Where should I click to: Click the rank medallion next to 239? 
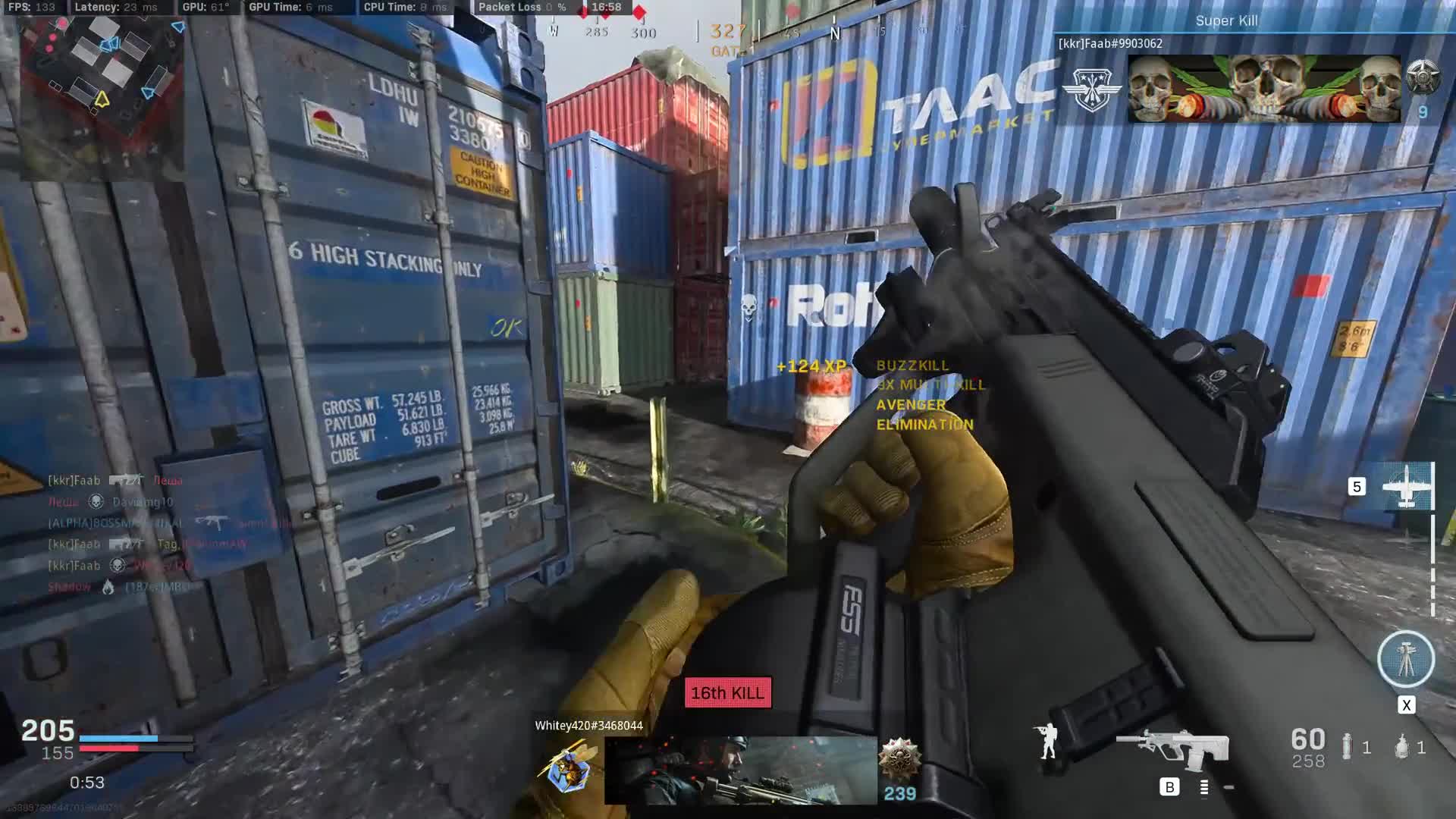899,759
